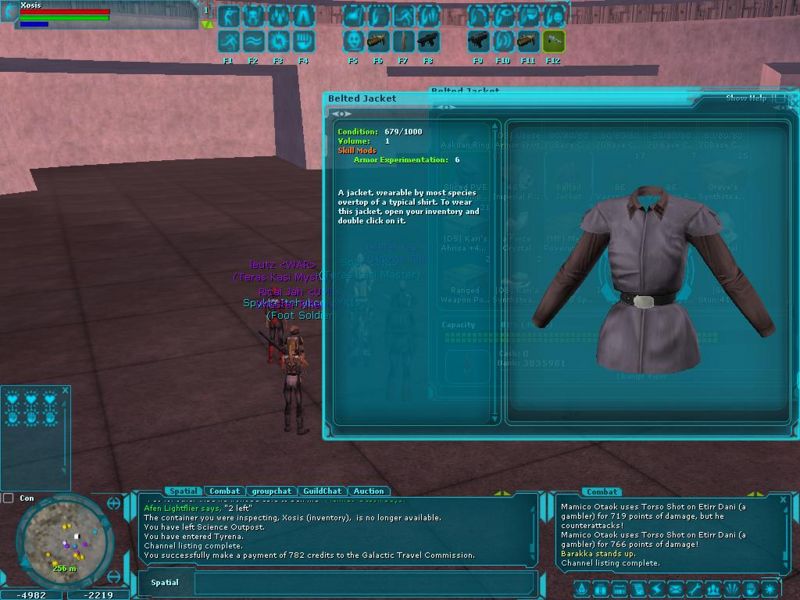This screenshot has width=800, height=600.
Task: Click Show Help in the jacket window
Action: coord(746,98)
